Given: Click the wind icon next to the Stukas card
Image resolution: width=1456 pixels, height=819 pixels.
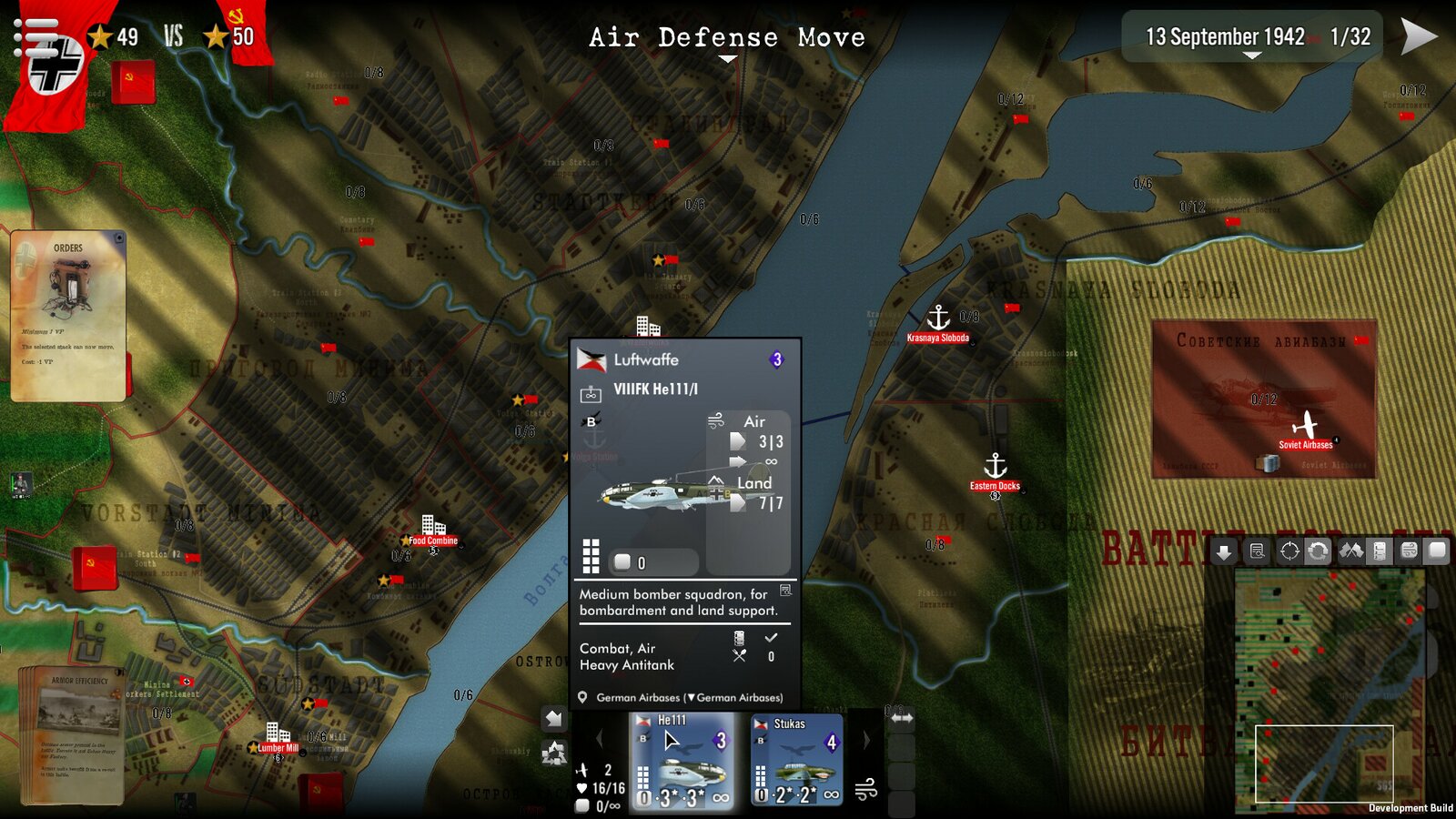Looking at the screenshot, I should [865, 789].
